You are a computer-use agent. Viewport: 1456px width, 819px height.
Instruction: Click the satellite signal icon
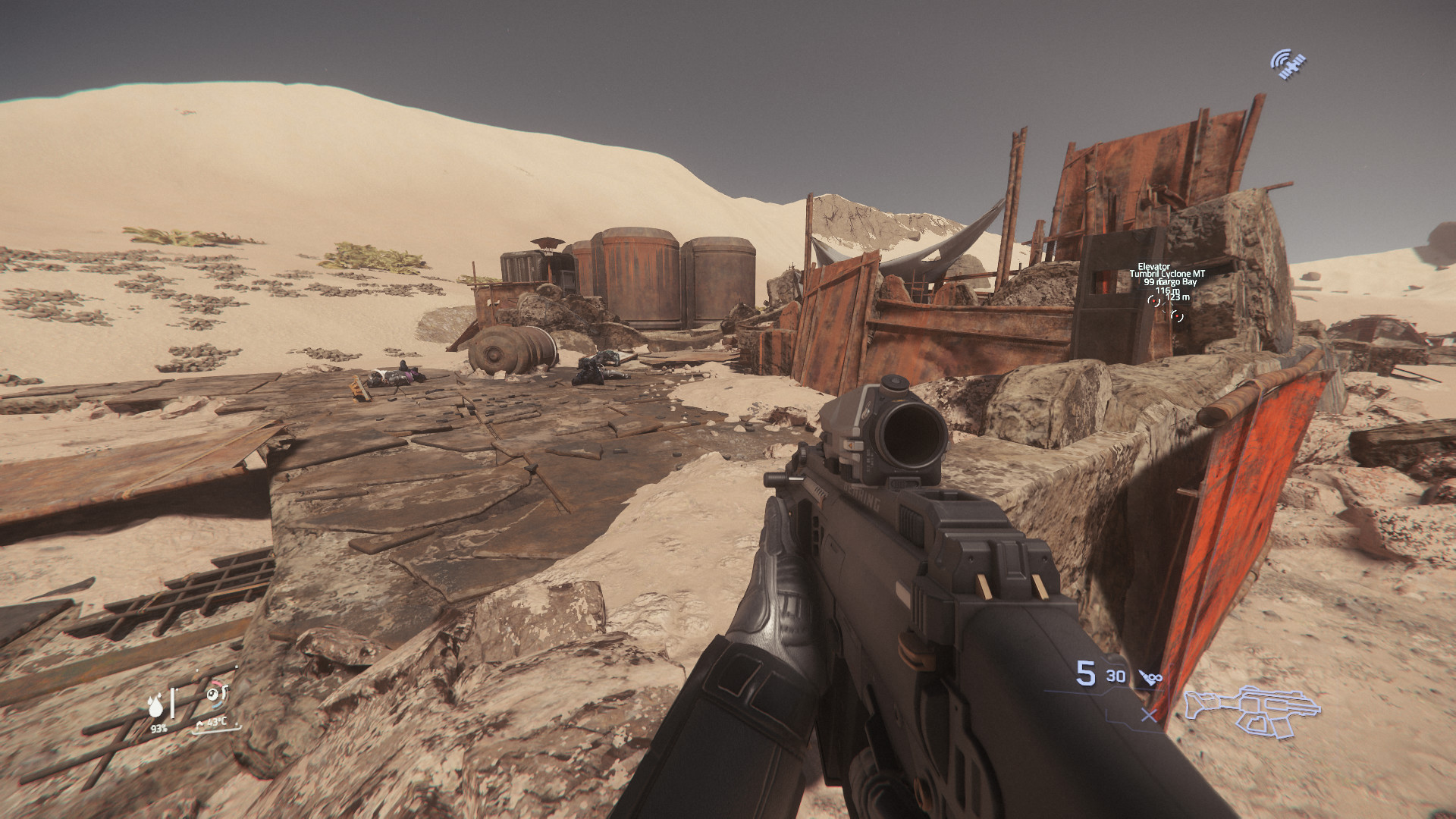pos(1288,64)
